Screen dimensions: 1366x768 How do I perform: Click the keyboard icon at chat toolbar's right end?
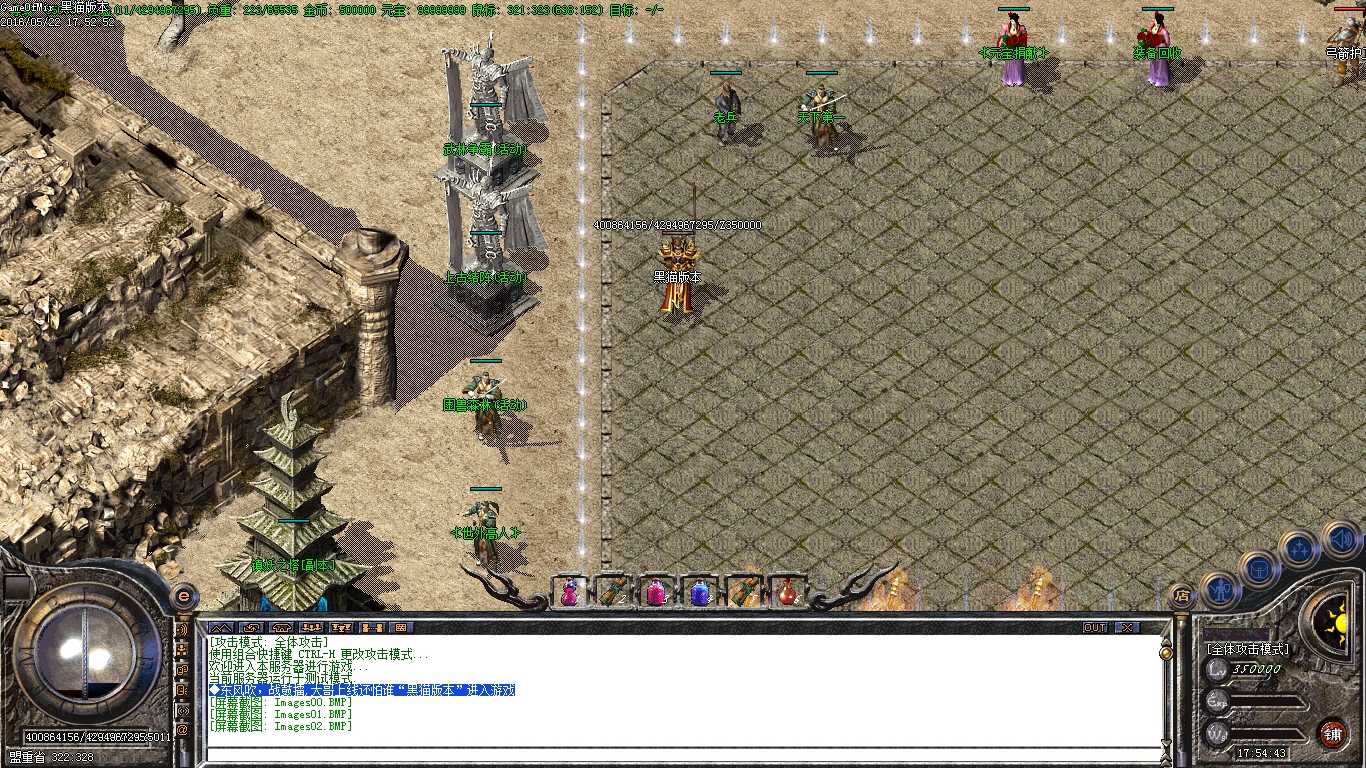(x=401, y=627)
